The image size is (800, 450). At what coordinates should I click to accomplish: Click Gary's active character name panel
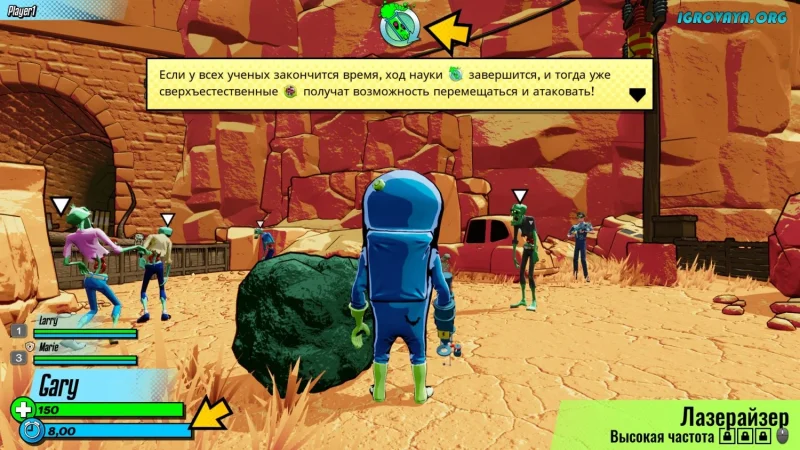click(x=90, y=386)
